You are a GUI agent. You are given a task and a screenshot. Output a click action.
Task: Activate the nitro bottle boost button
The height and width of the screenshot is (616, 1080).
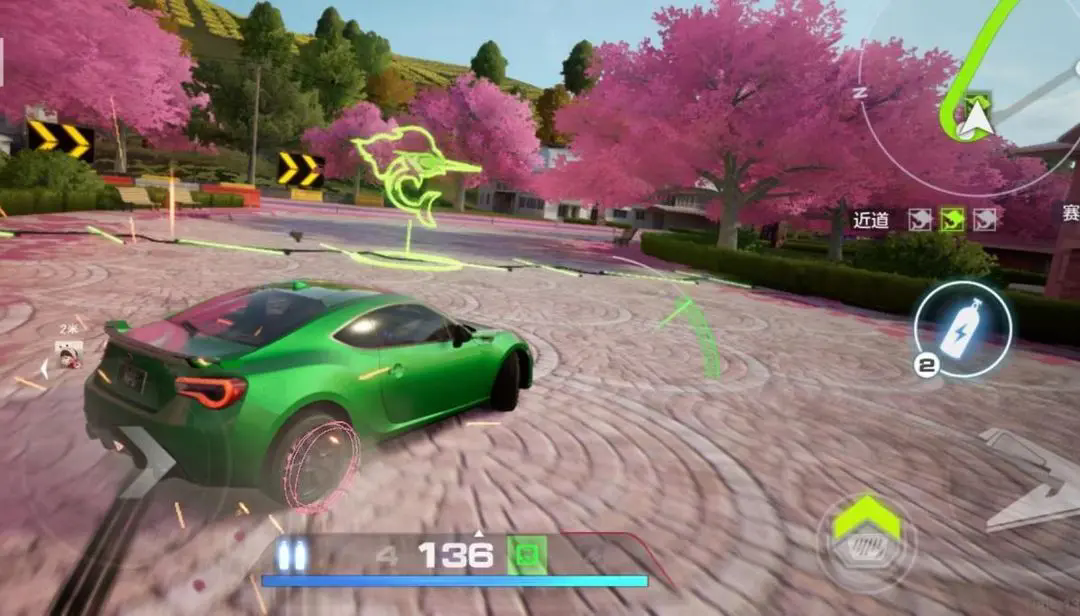point(962,329)
